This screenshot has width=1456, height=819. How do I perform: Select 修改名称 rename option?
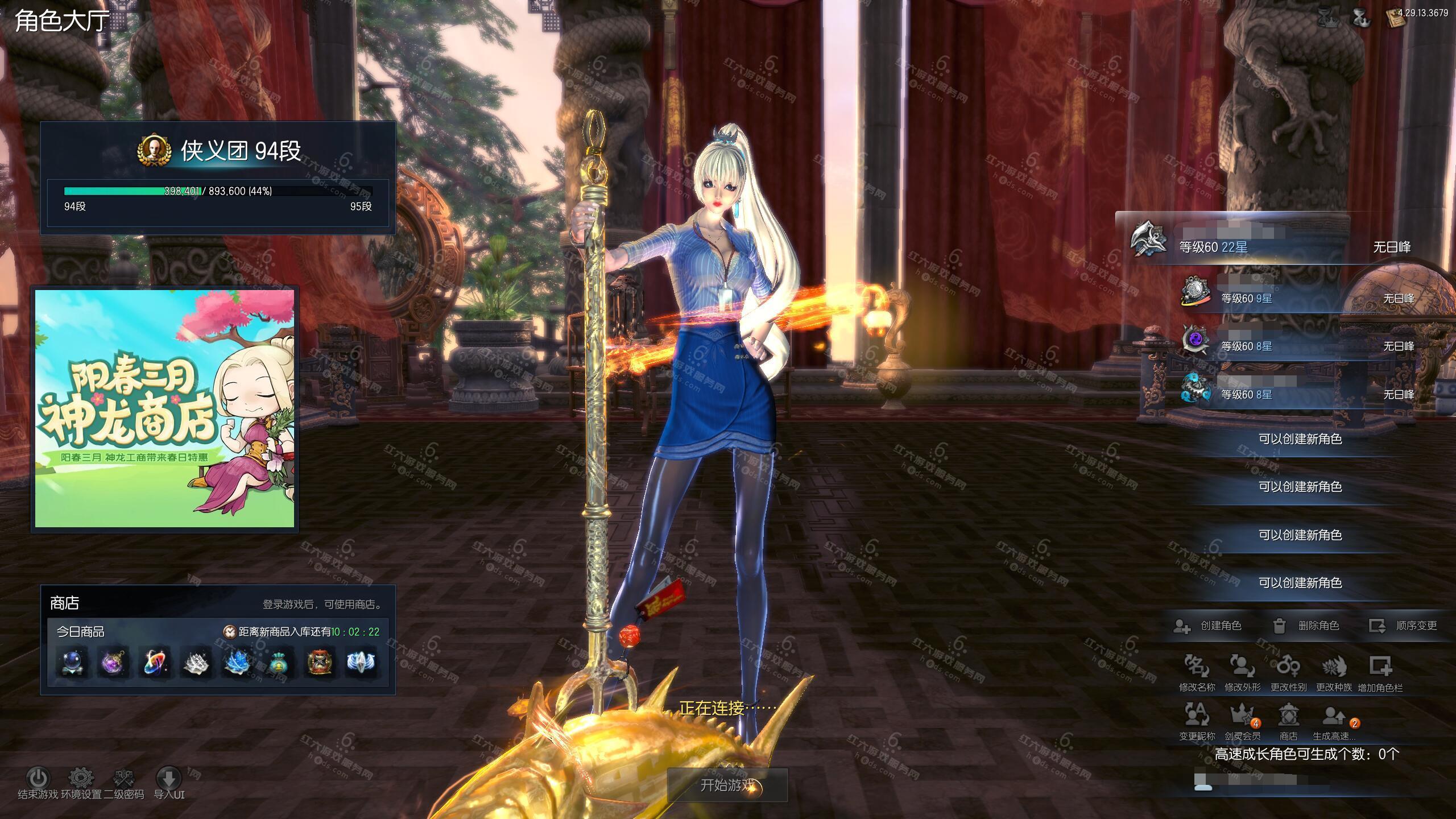1197,667
